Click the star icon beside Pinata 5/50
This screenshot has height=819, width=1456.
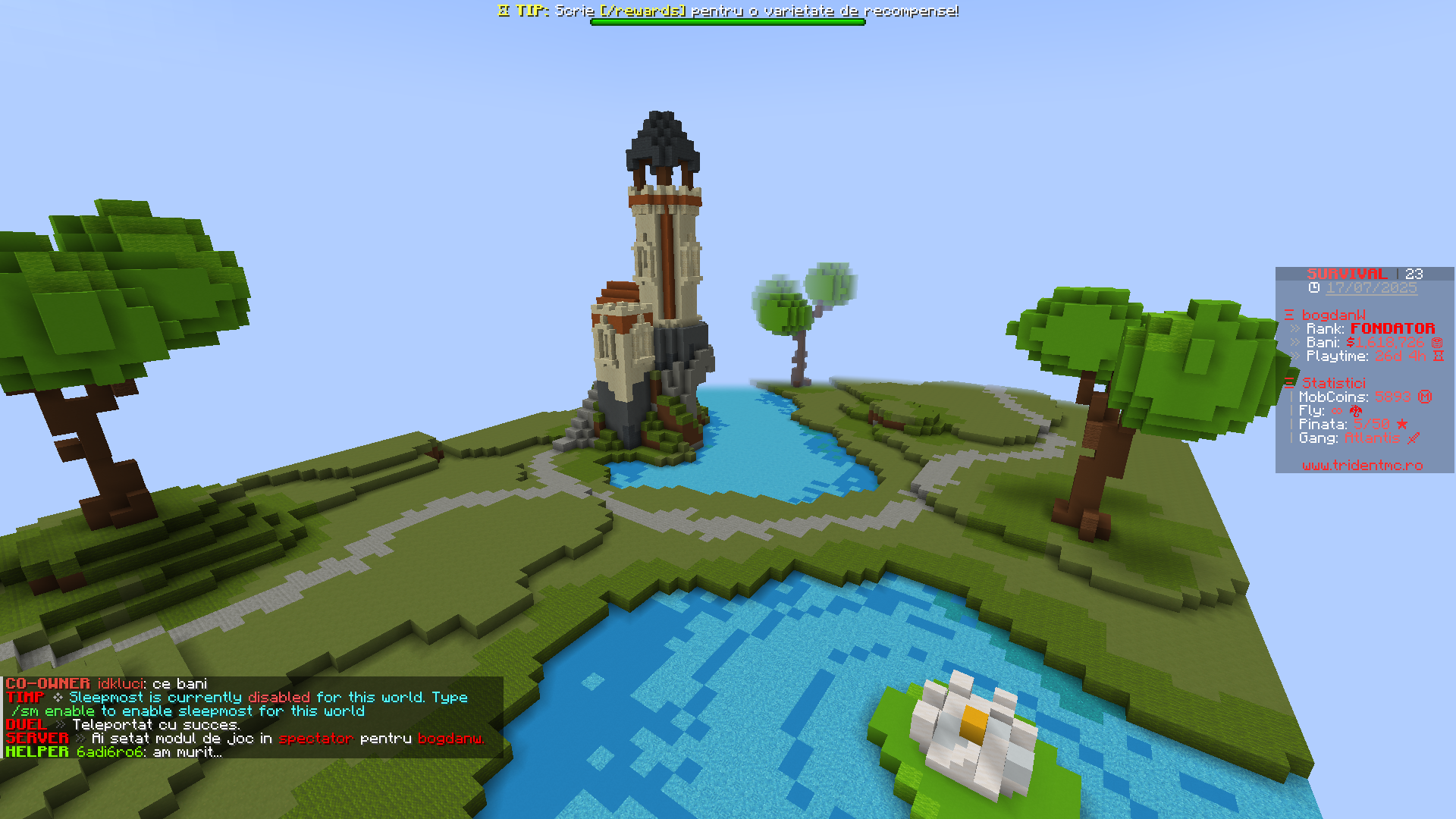1401,423
